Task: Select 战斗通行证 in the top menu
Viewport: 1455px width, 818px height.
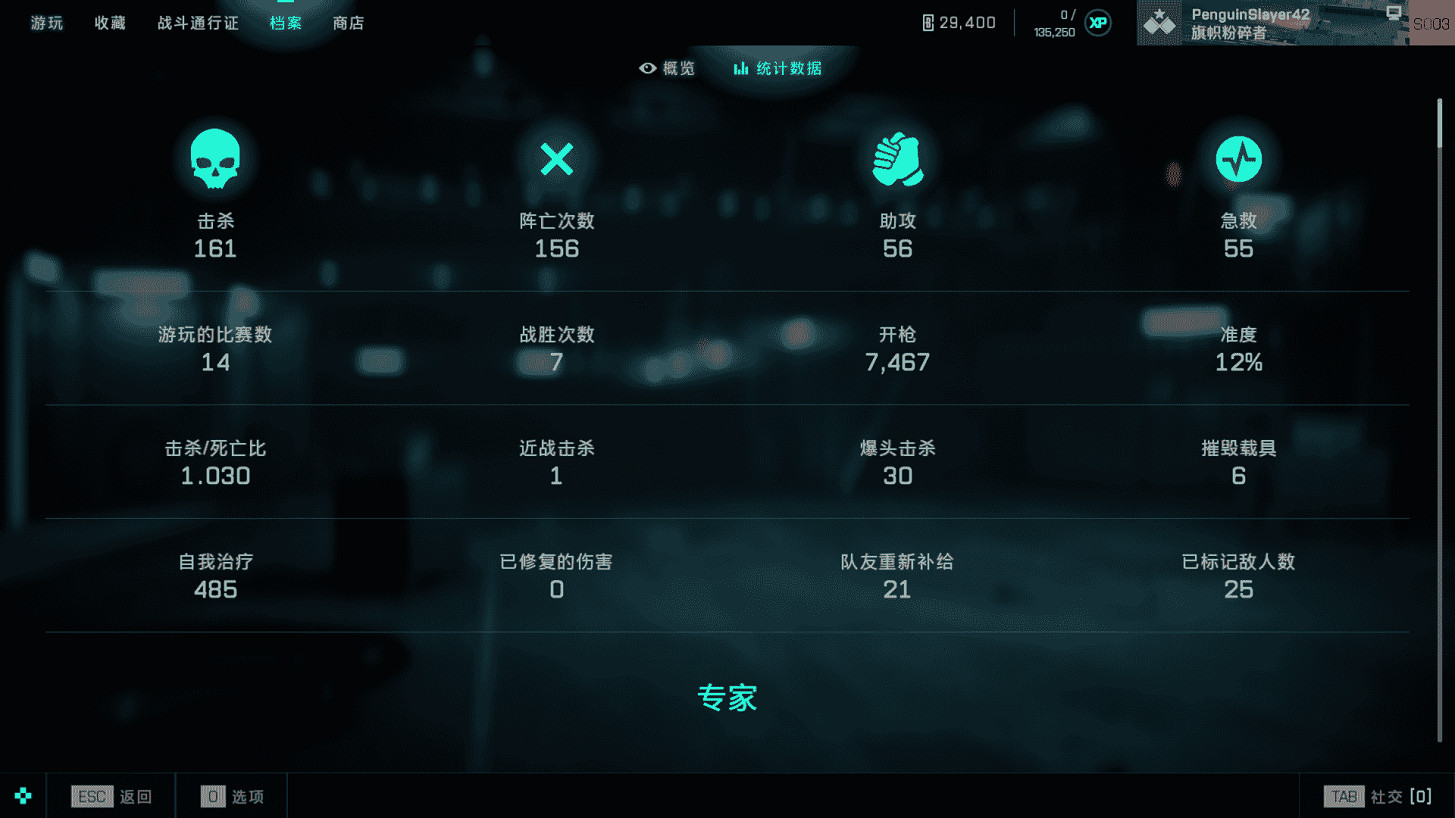Action: [x=197, y=23]
